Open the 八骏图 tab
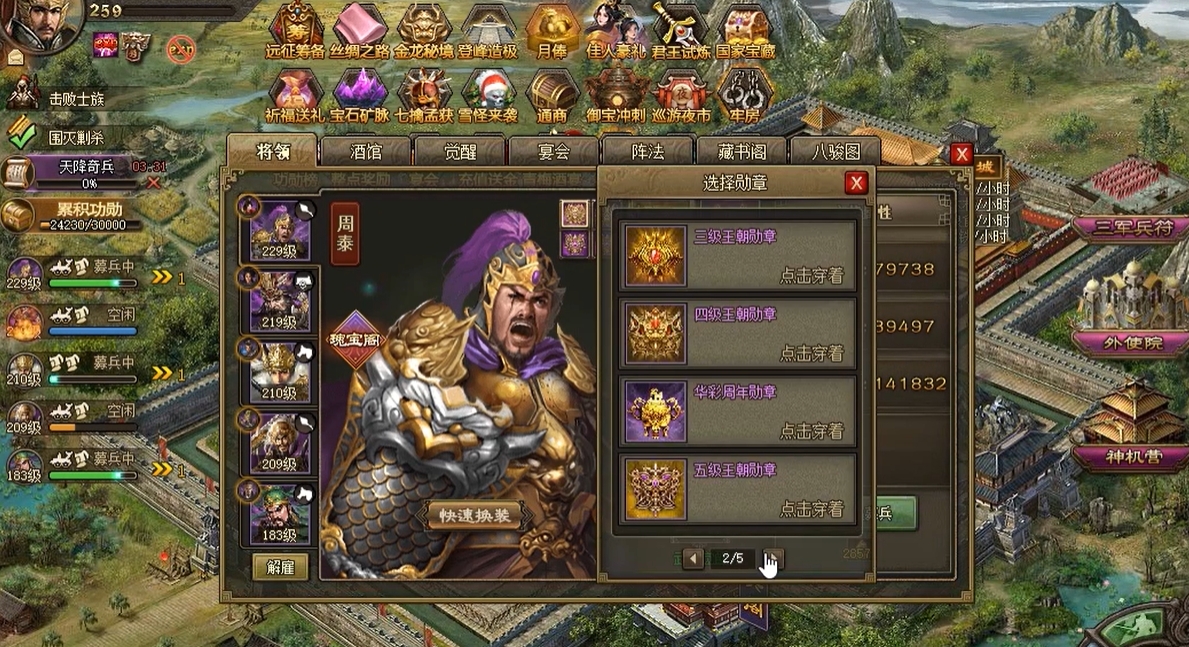Screen dimensions: 1189x647 (x=834, y=152)
